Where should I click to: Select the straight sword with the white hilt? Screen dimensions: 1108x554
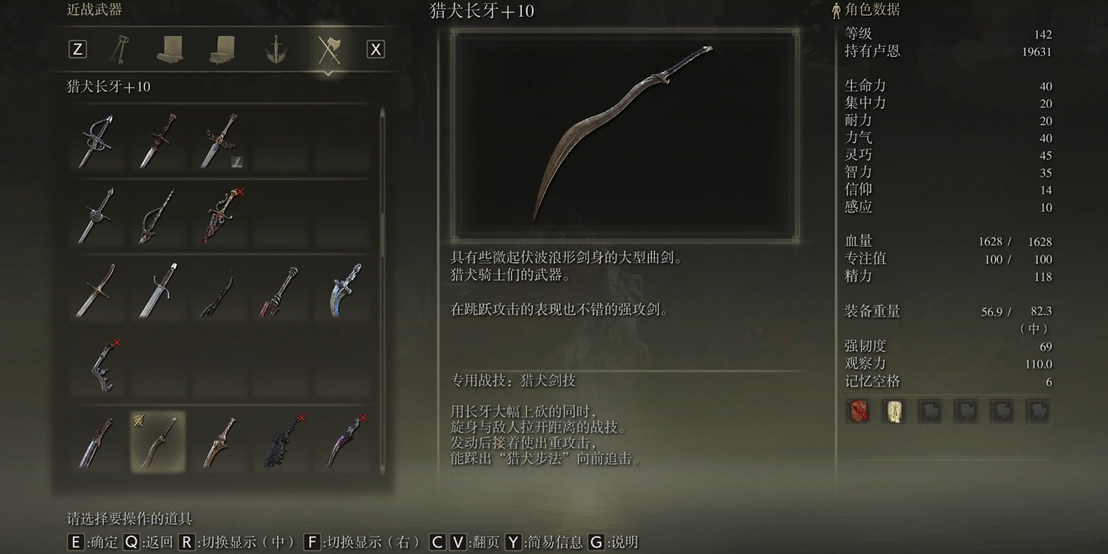coord(158,291)
